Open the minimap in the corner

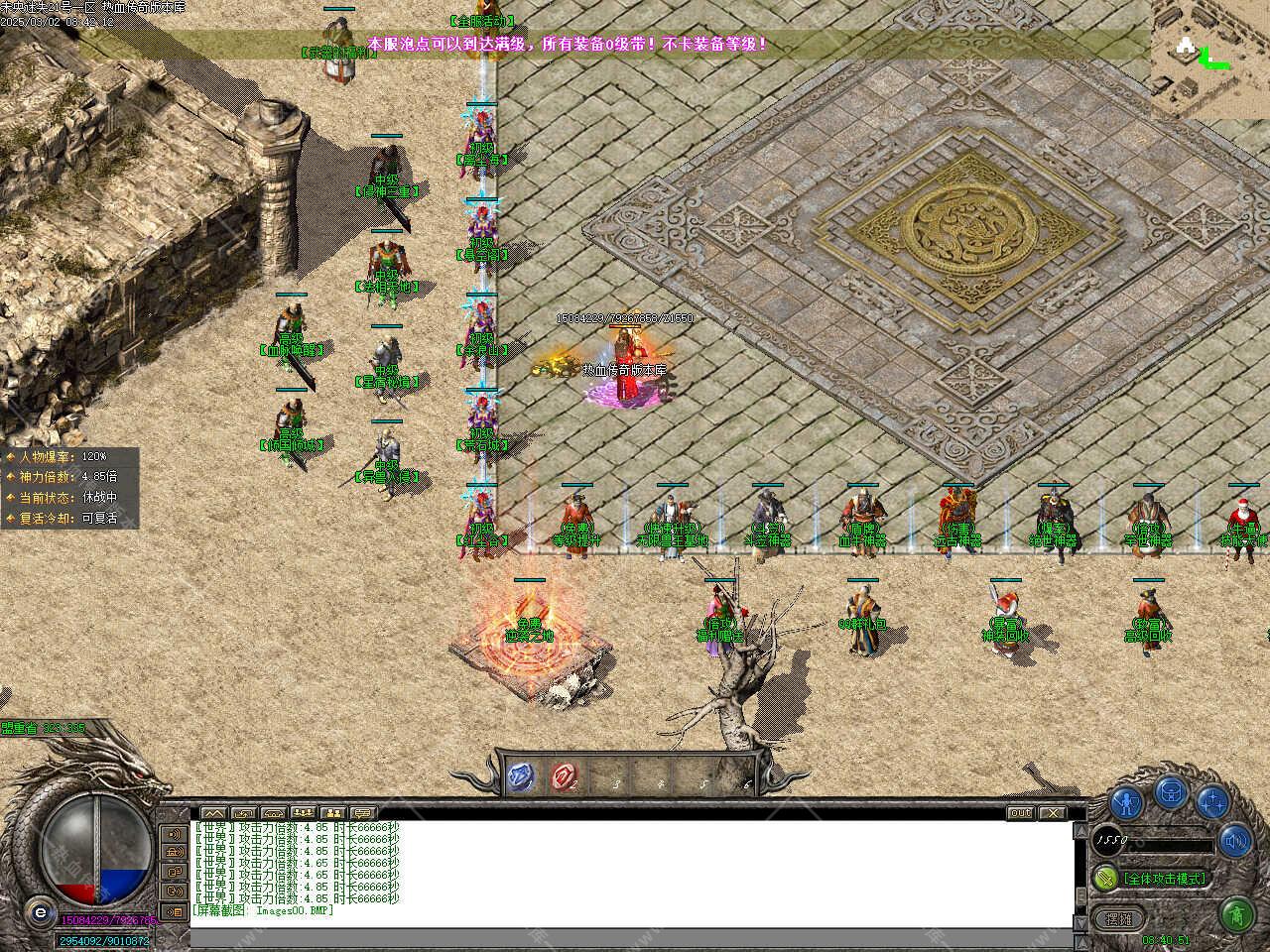[1210, 58]
